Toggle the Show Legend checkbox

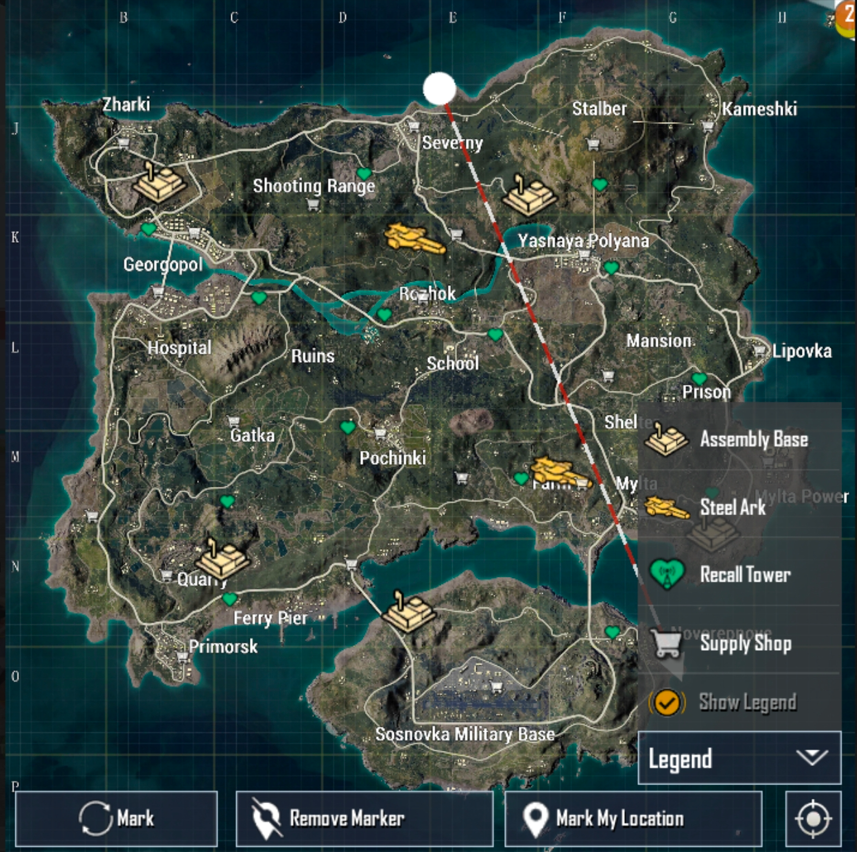665,702
